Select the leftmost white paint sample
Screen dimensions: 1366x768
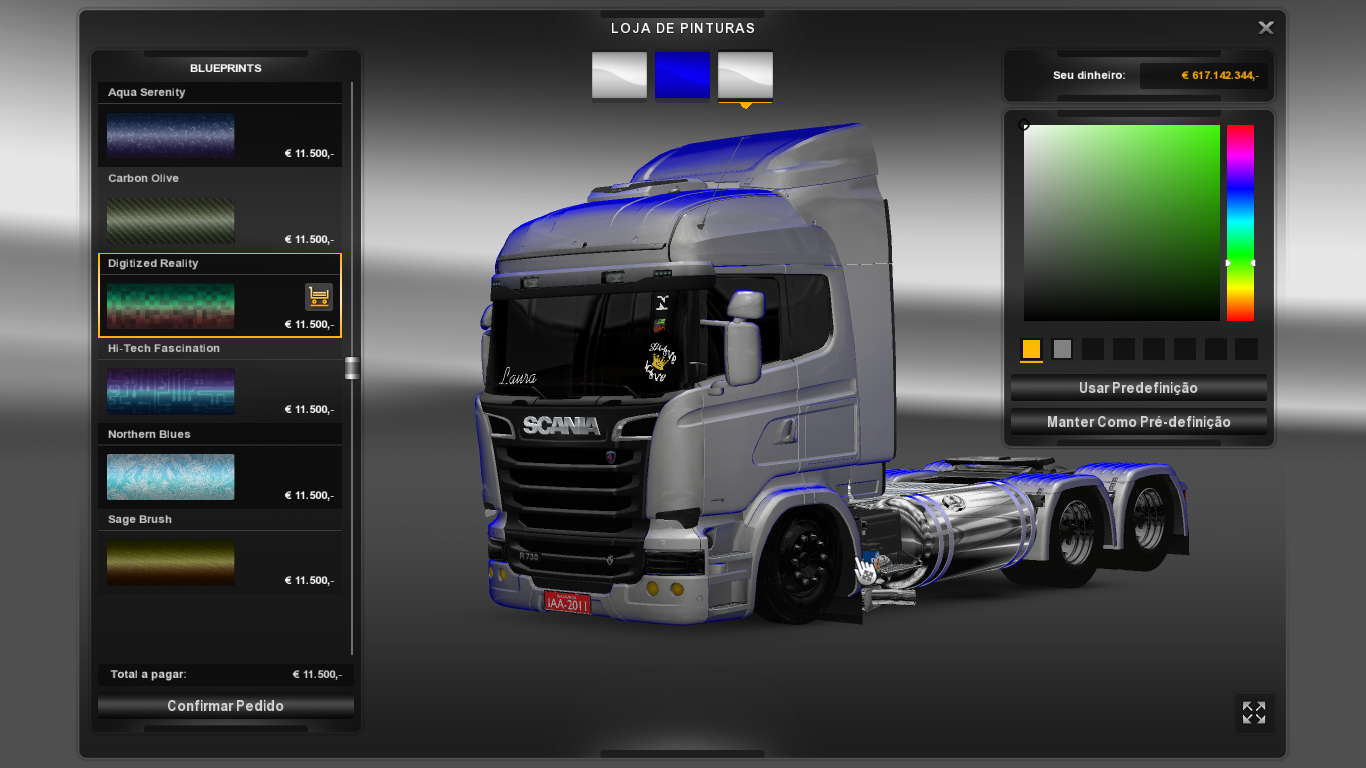[x=618, y=76]
